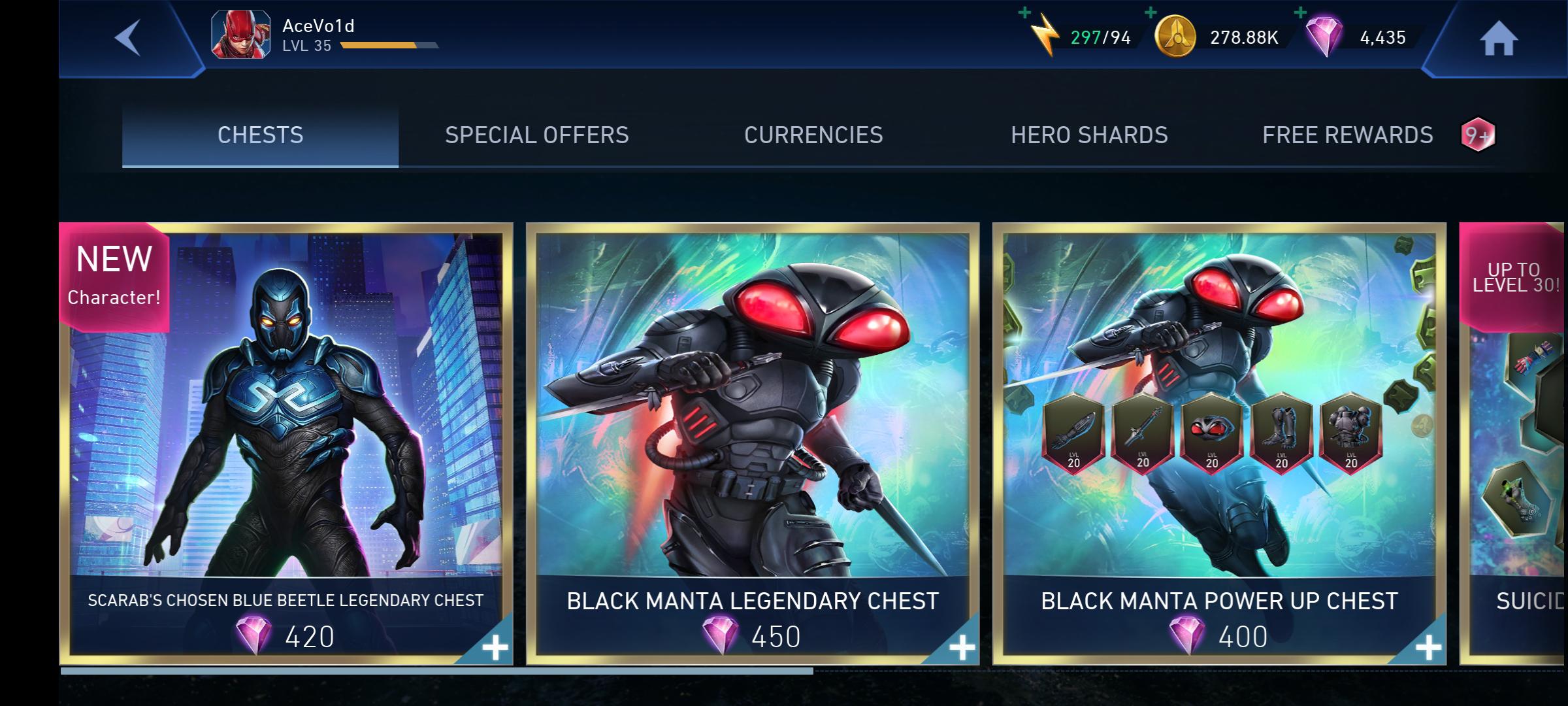Open the CURRENCIES tab
The width and height of the screenshot is (1568, 706).
coord(813,134)
